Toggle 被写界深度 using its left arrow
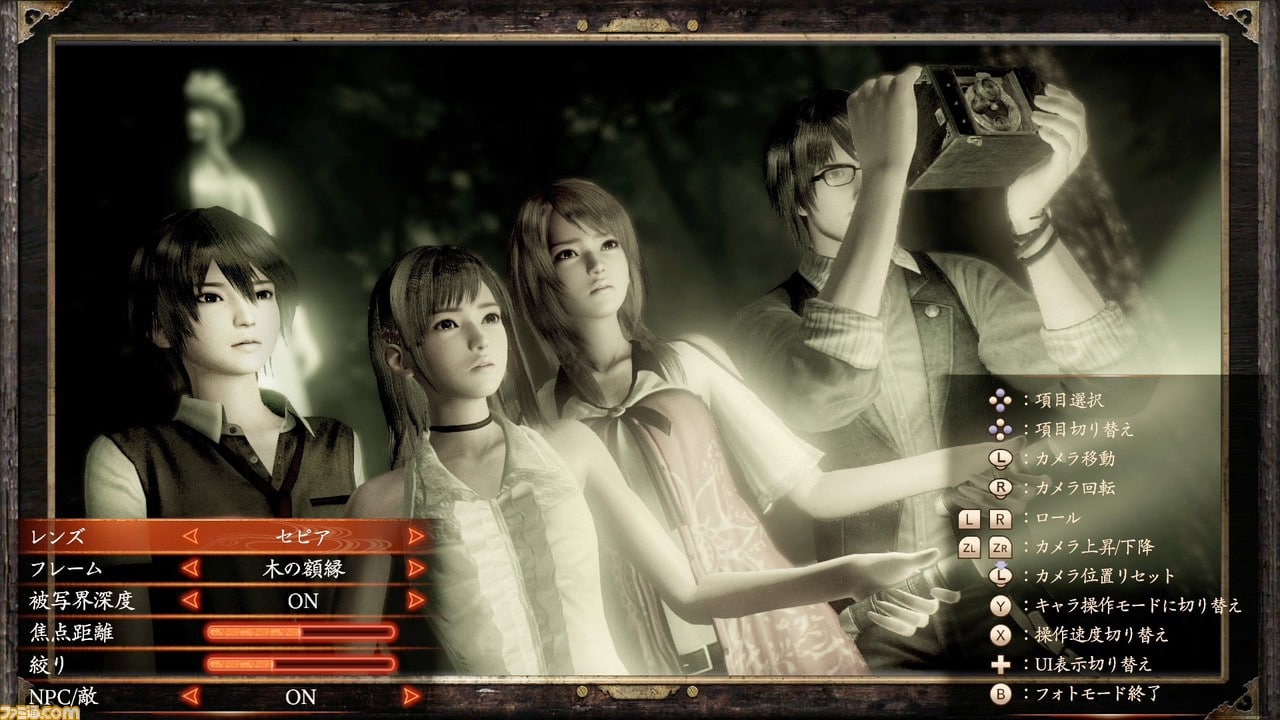This screenshot has height=720, width=1280. tap(190, 601)
